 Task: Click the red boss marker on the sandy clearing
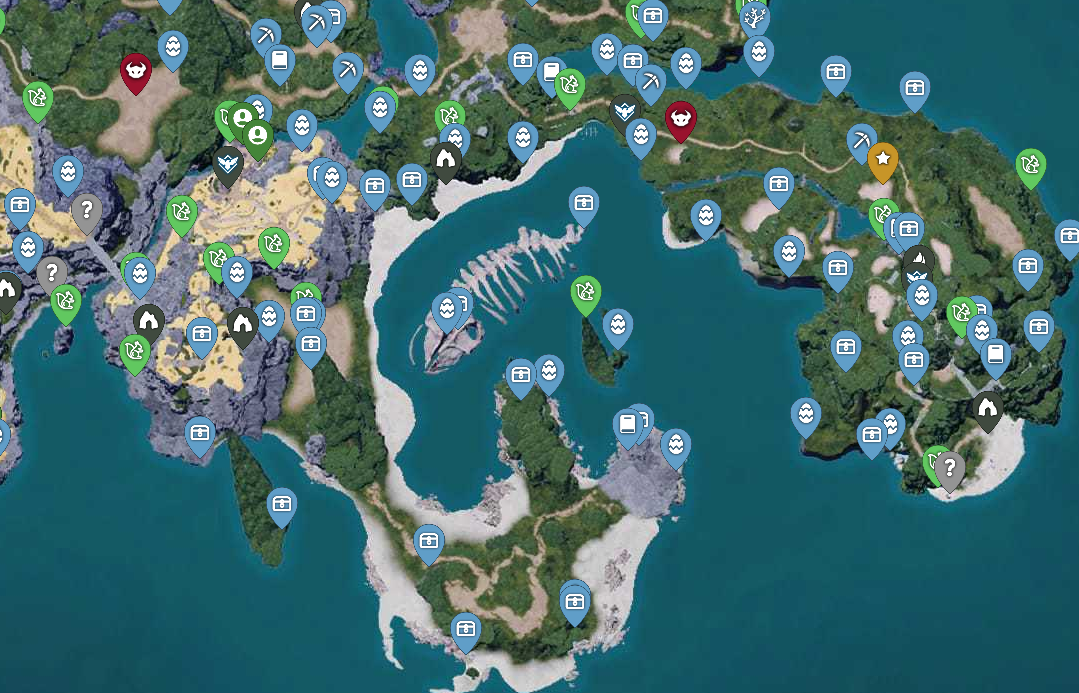[x=135, y=71]
